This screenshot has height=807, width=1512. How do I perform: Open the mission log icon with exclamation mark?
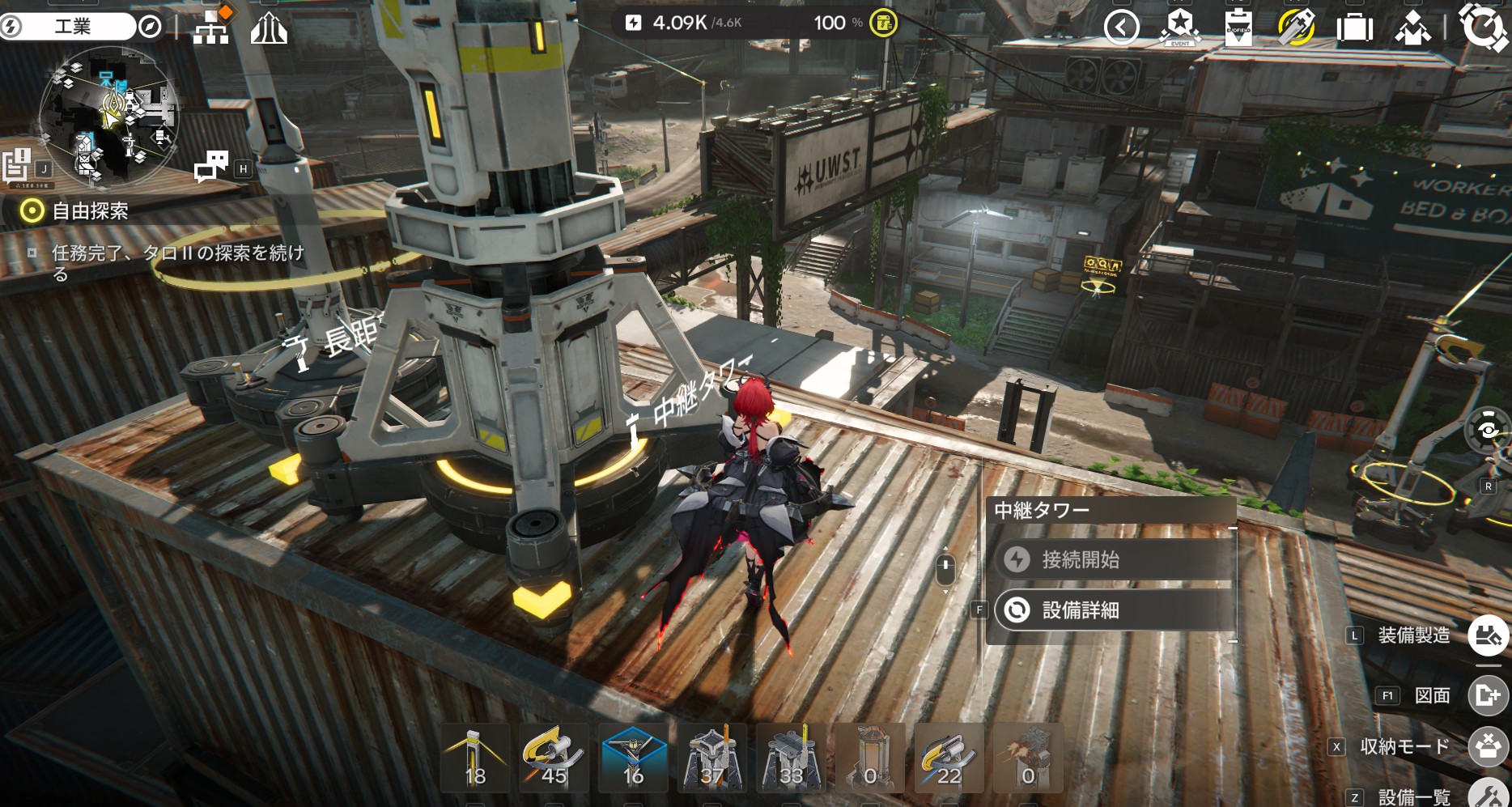(17, 165)
